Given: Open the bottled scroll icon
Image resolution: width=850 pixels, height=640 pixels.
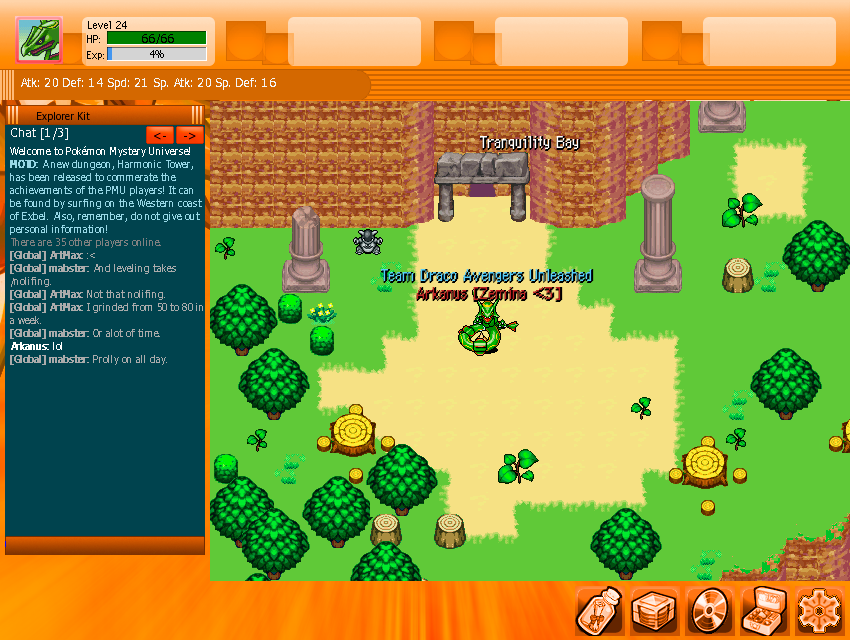Looking at the screenshot, I should pos(600,610).
